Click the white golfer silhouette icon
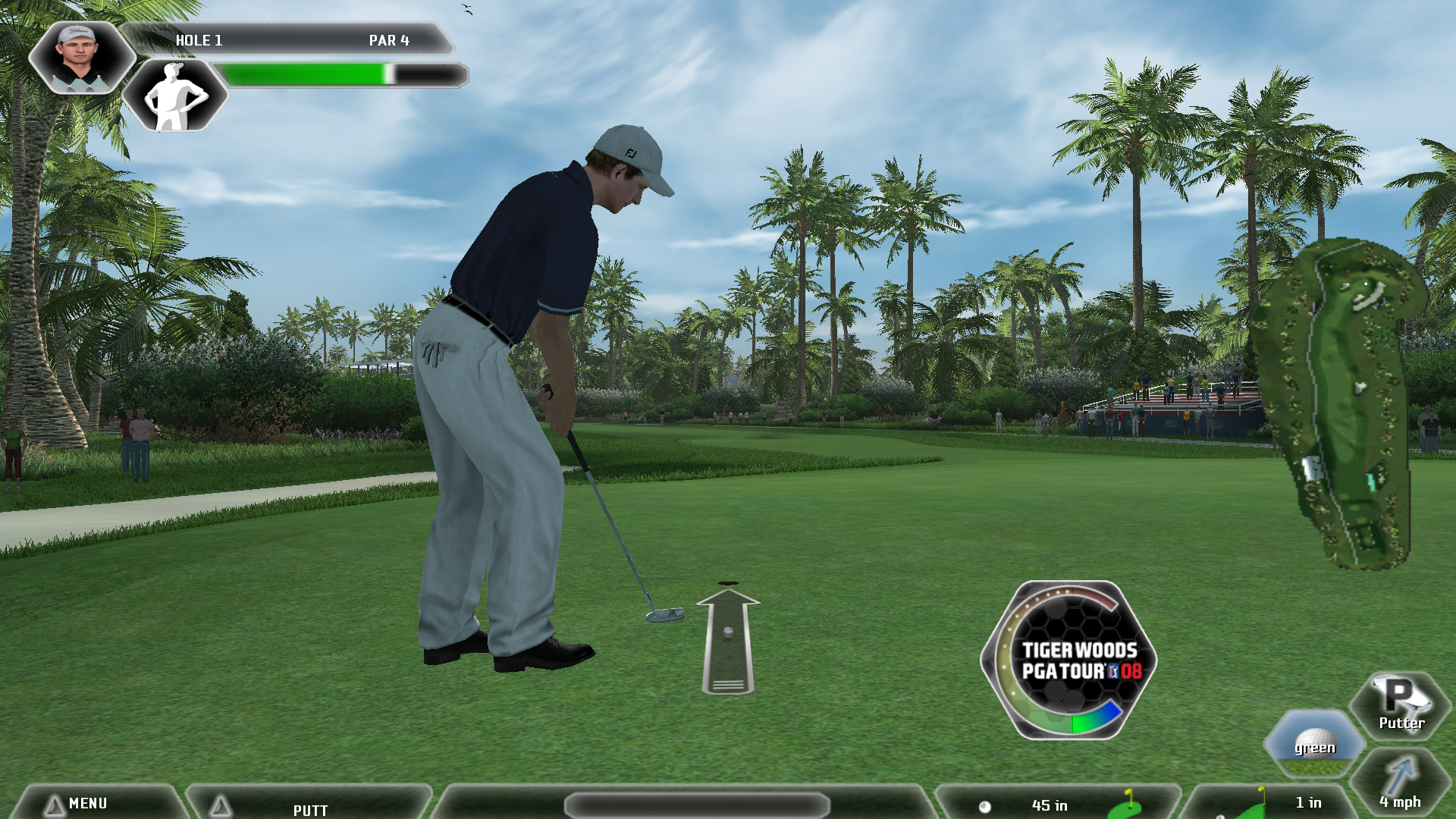Viewport: 1456px width, 819px height. click(175, 96)
